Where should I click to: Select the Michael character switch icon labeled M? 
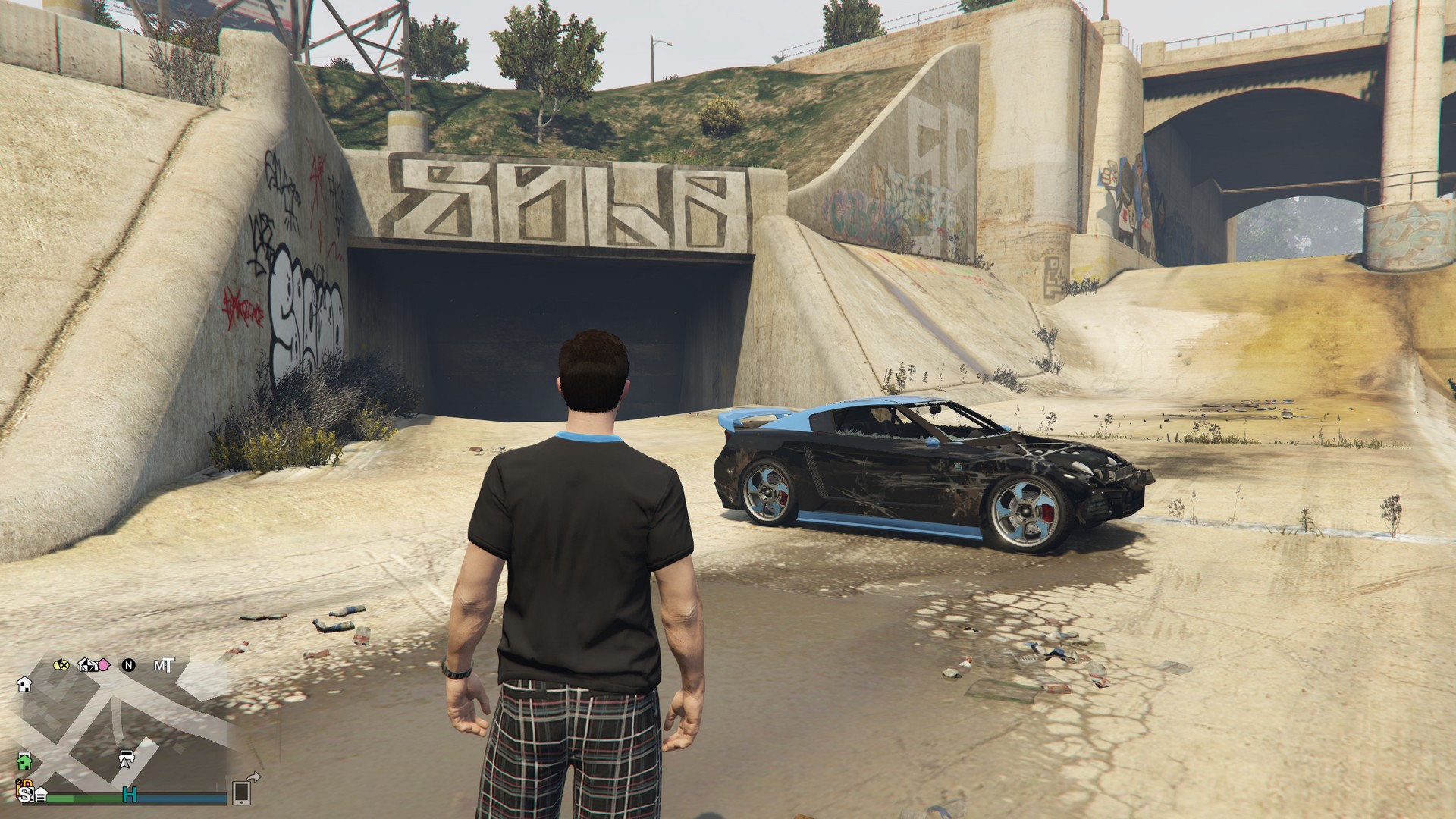(157, 666)
